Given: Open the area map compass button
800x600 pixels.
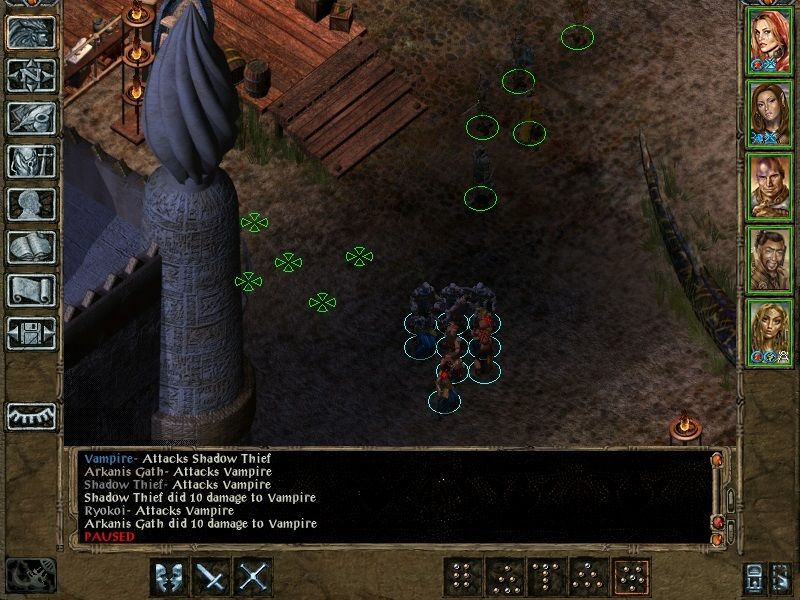Looking at the screenshot, I should tap(32, 75).
